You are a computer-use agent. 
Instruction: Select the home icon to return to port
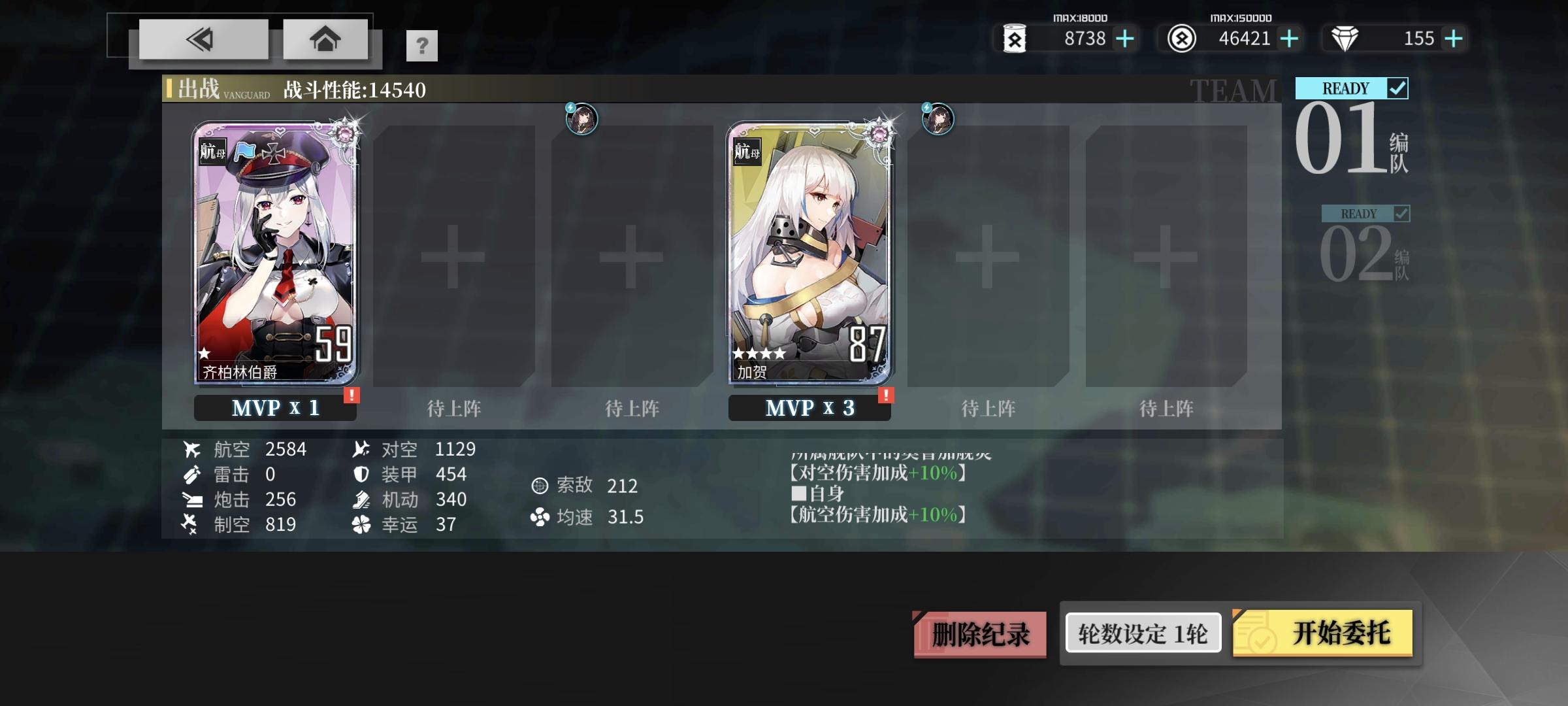[325, 39]
